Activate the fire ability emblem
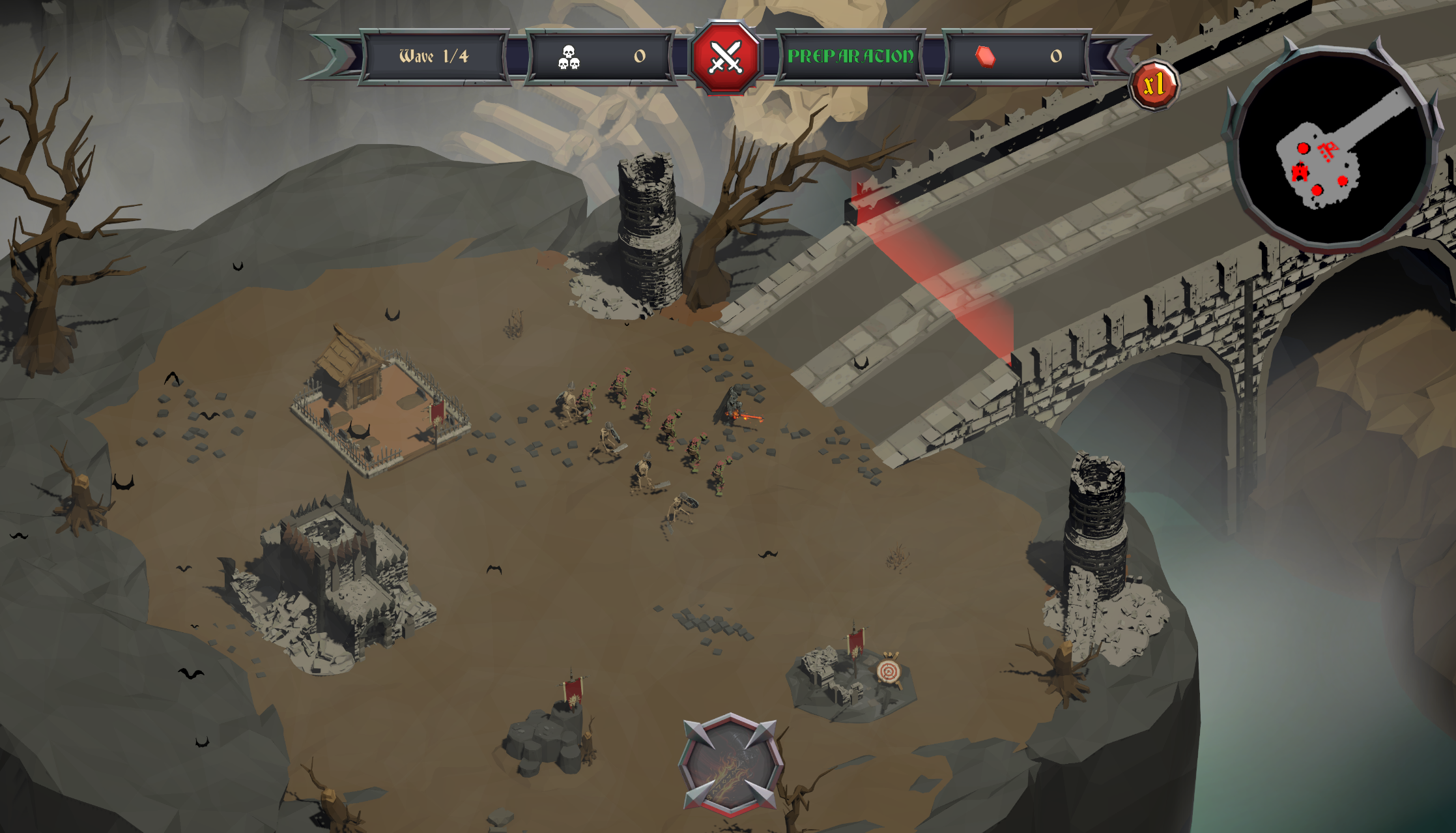The width and height of the screenshot is (1456, 833). coord(730,765)
